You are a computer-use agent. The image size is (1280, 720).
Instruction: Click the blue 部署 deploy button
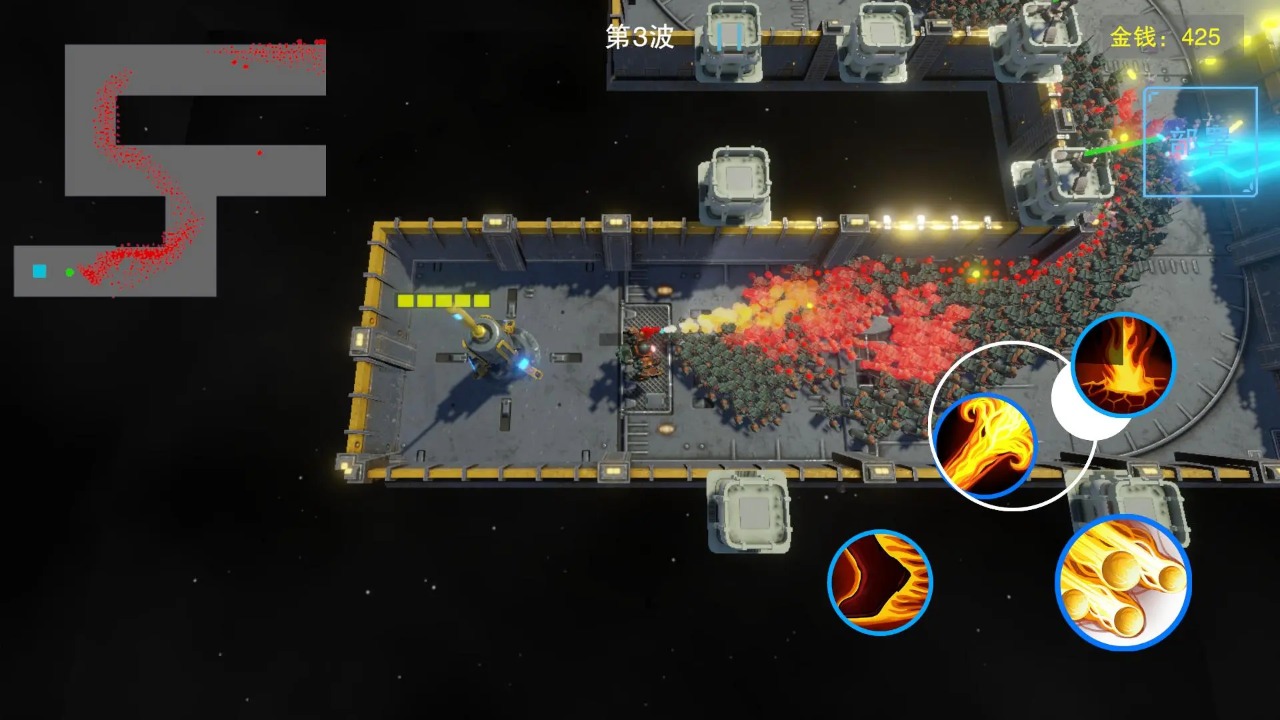[1200, 142]
